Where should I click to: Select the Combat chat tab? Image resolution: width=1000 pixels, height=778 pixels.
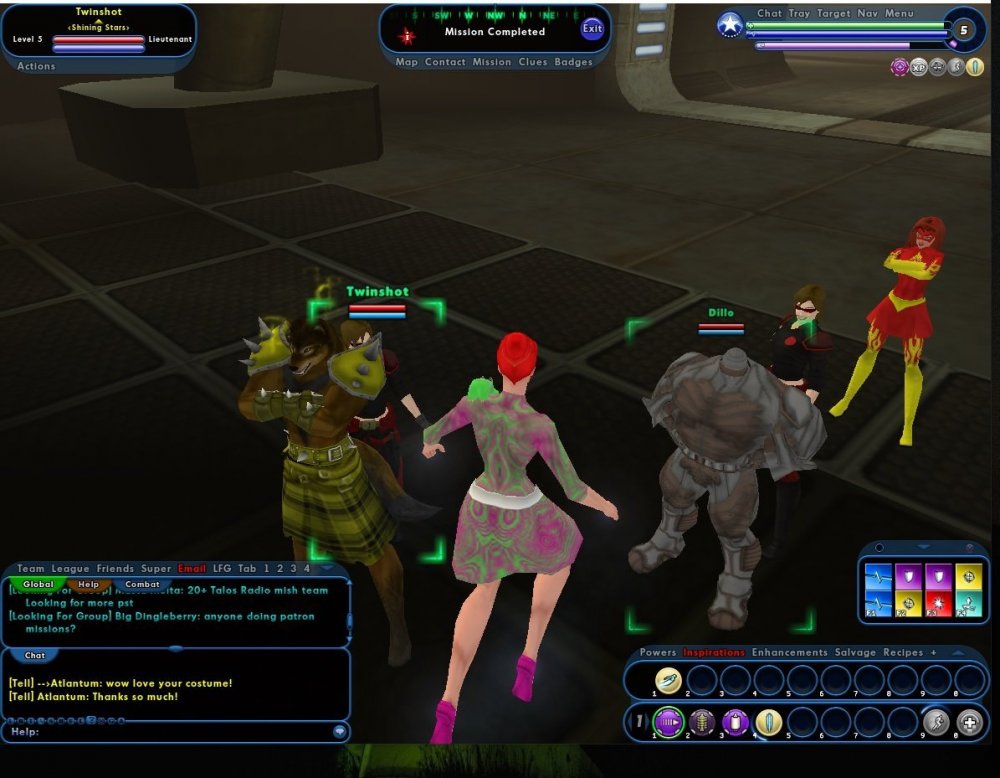[x=142, y=584]
